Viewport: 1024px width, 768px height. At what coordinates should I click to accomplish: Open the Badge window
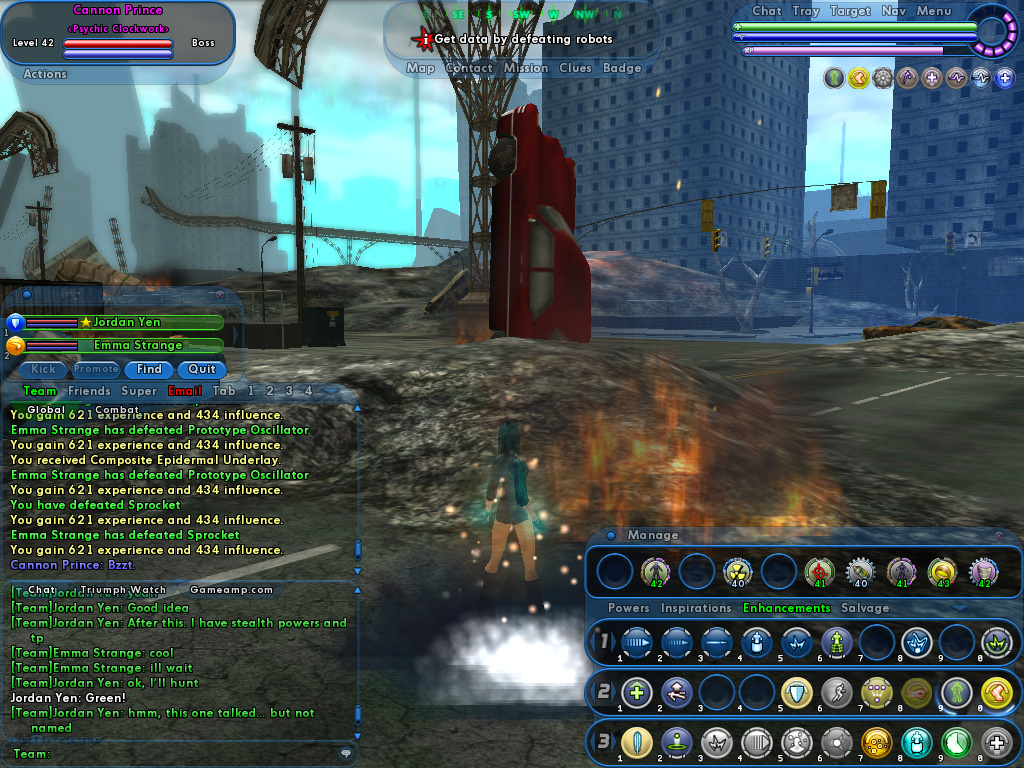[622, 68]
